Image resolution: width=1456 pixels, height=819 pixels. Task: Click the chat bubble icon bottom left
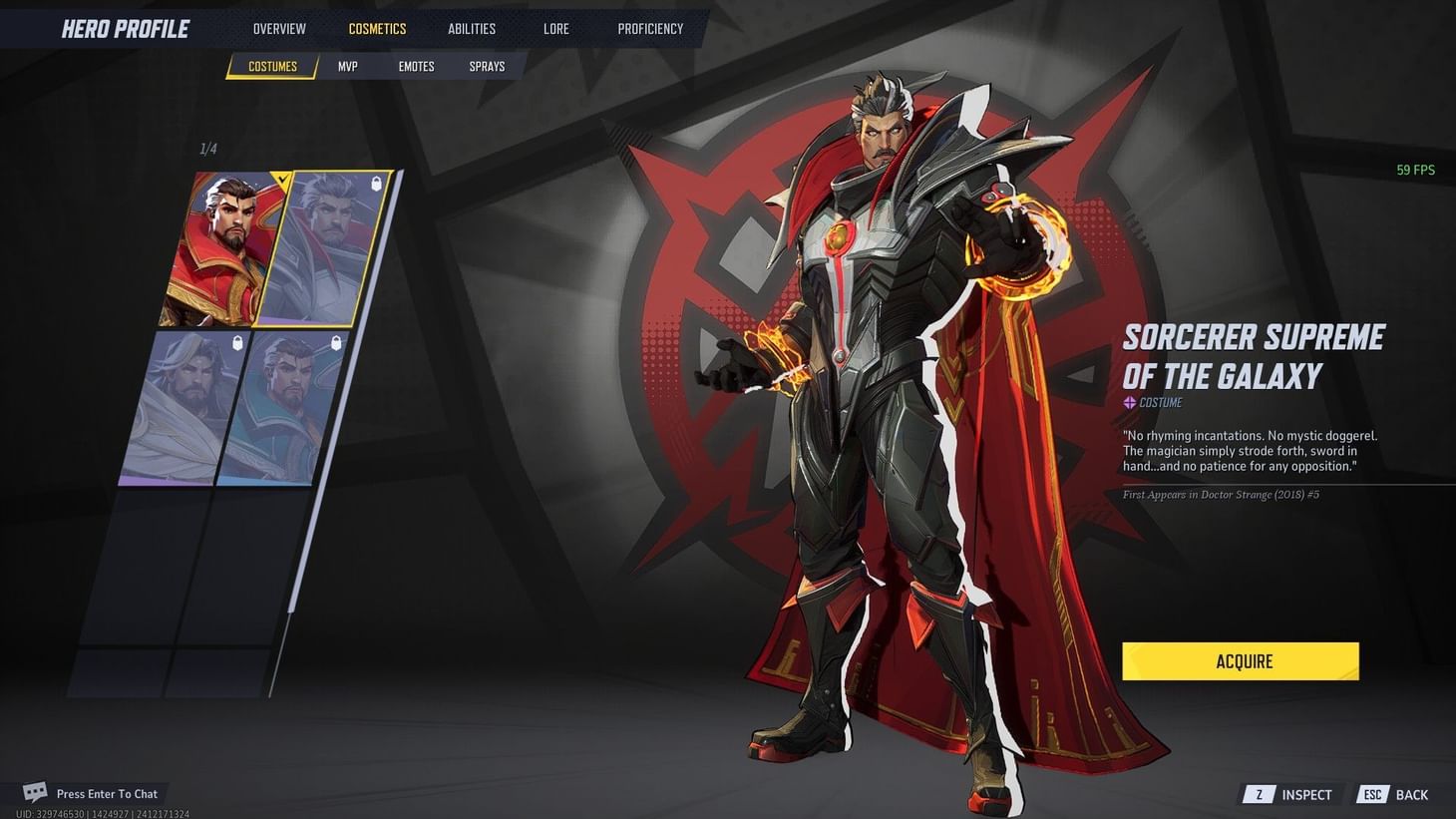33,791
